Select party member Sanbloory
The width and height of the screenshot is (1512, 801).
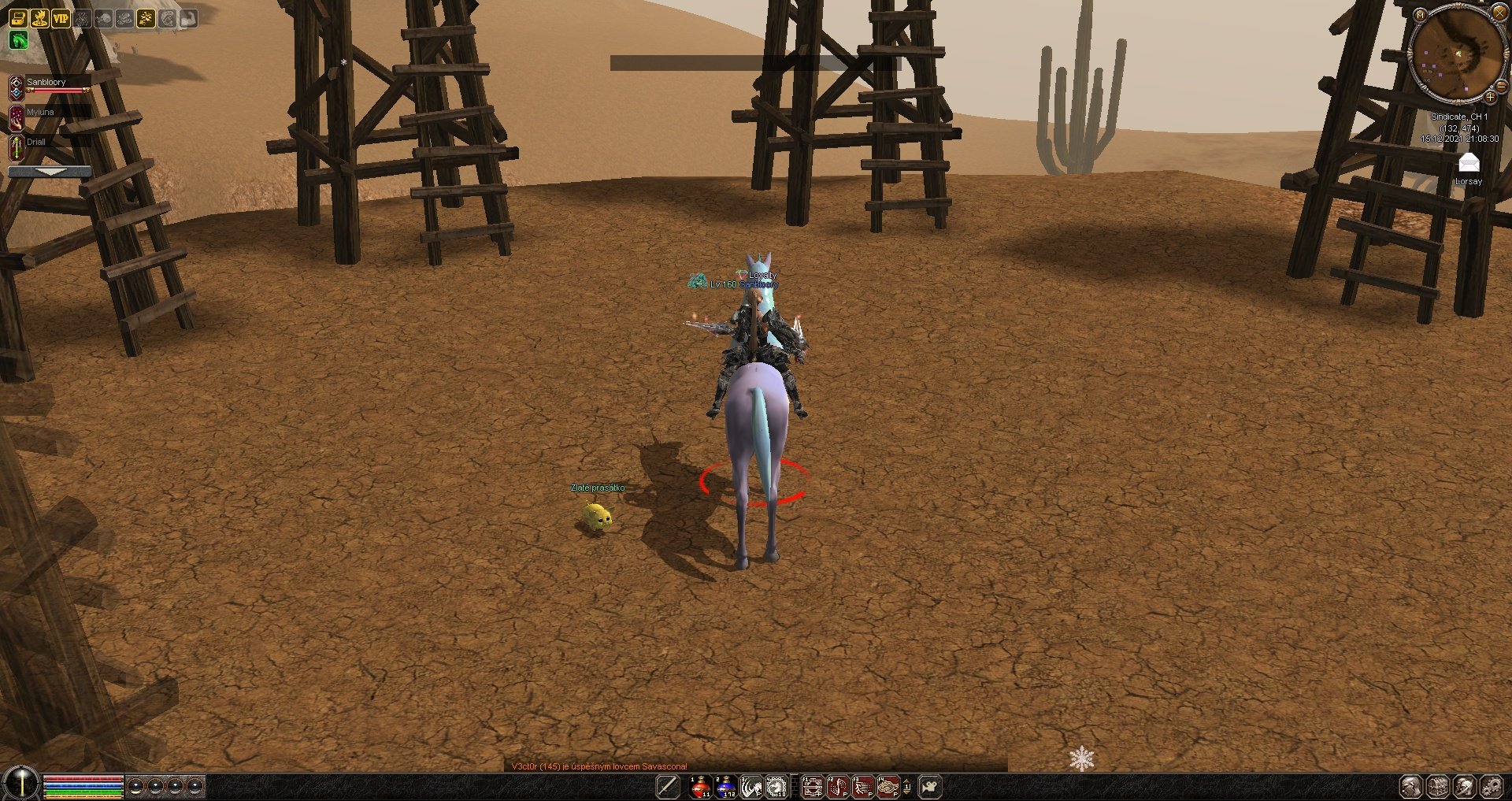pos(46,83)
